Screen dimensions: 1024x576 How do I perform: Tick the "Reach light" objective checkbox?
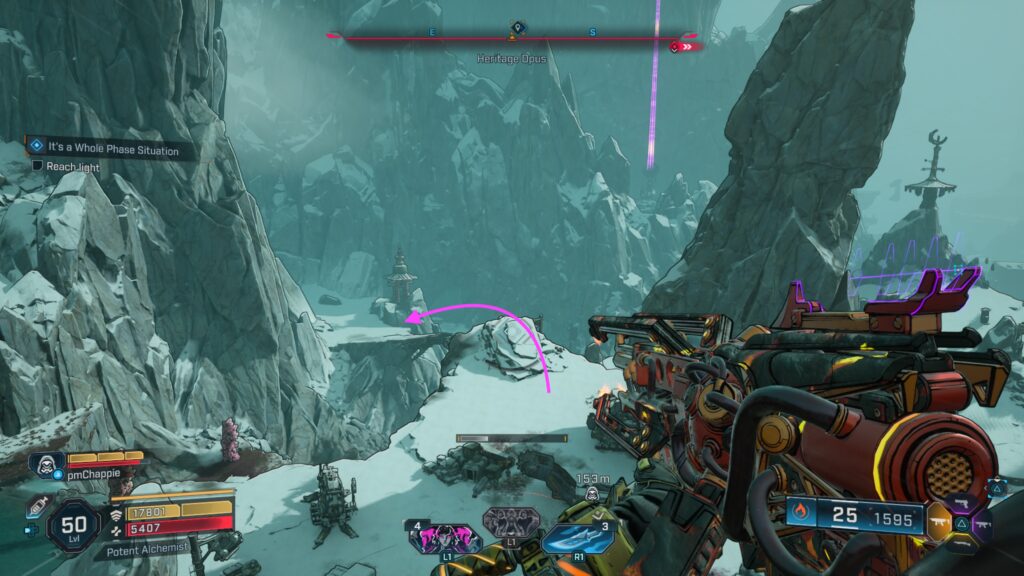(x=37, y=166)
